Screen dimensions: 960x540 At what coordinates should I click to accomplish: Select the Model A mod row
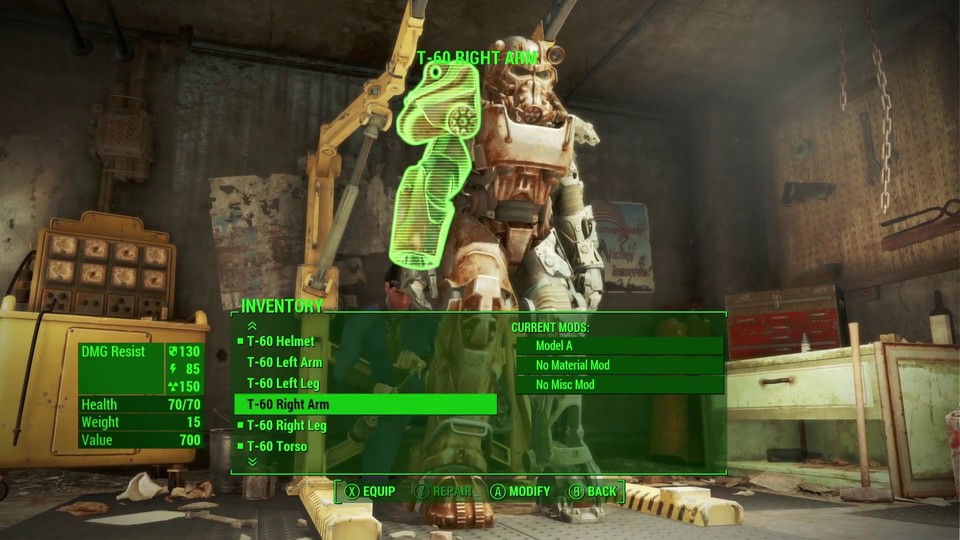618,346
